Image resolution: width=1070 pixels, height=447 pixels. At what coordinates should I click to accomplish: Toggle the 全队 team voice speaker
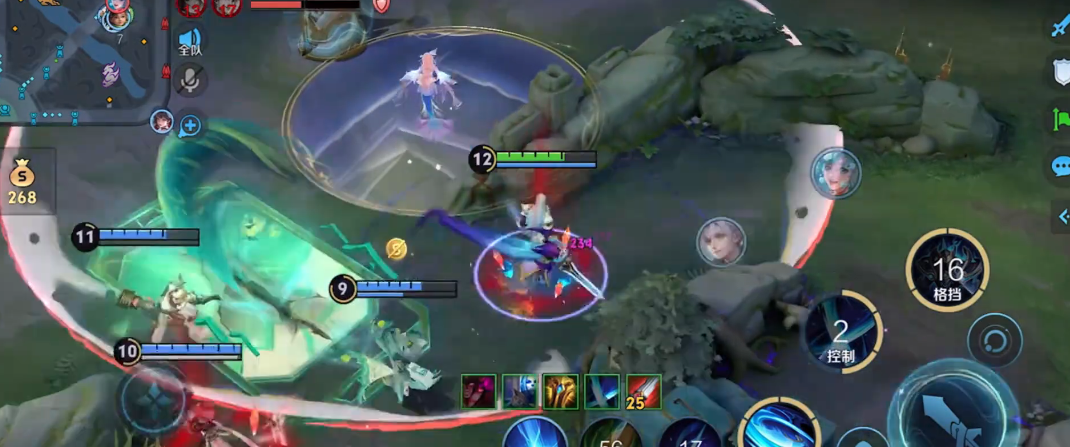189,40
